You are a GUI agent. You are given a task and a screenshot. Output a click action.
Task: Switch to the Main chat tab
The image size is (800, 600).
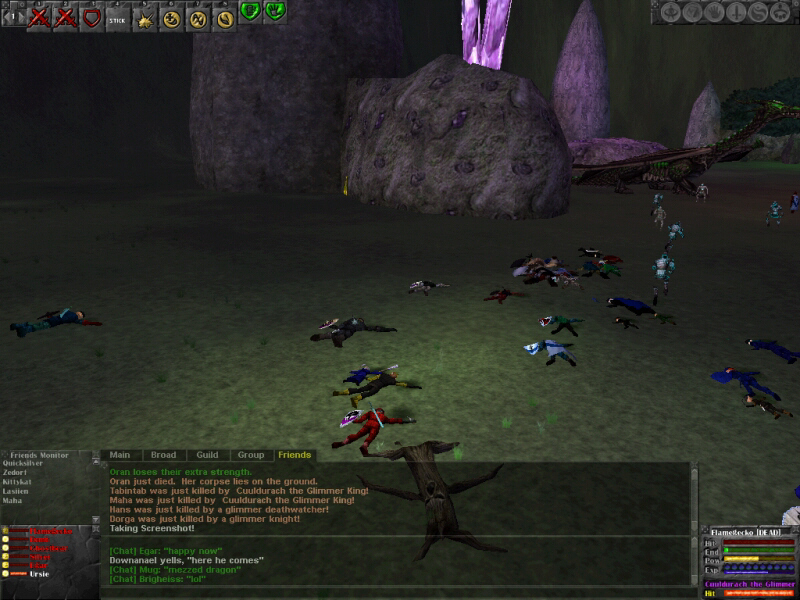(120, 455)
